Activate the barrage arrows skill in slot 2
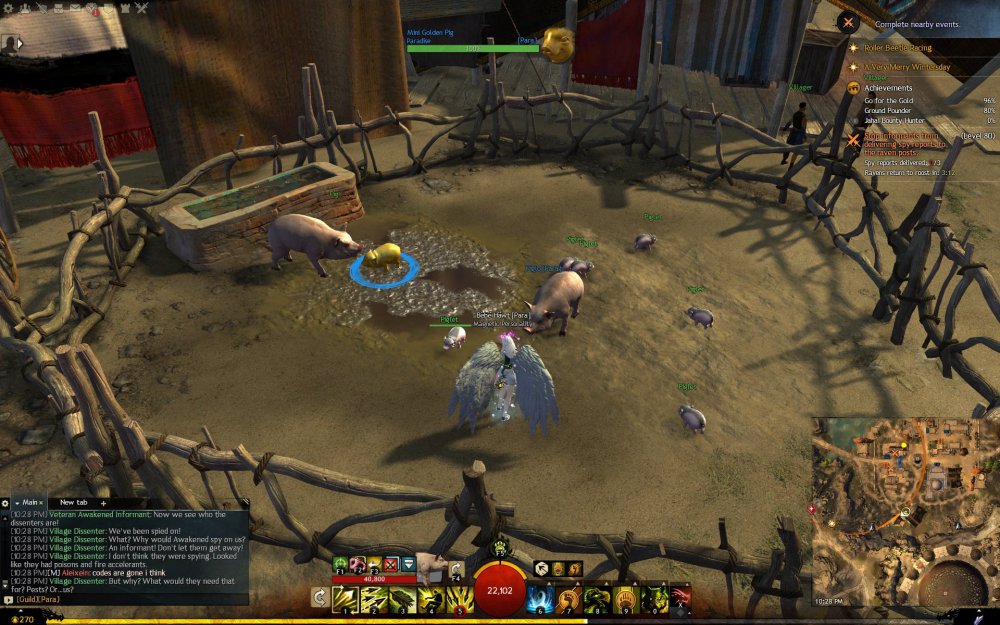The height and width of the screenshot is (625, 1000). pyautogui.click(x=375, y=598)
